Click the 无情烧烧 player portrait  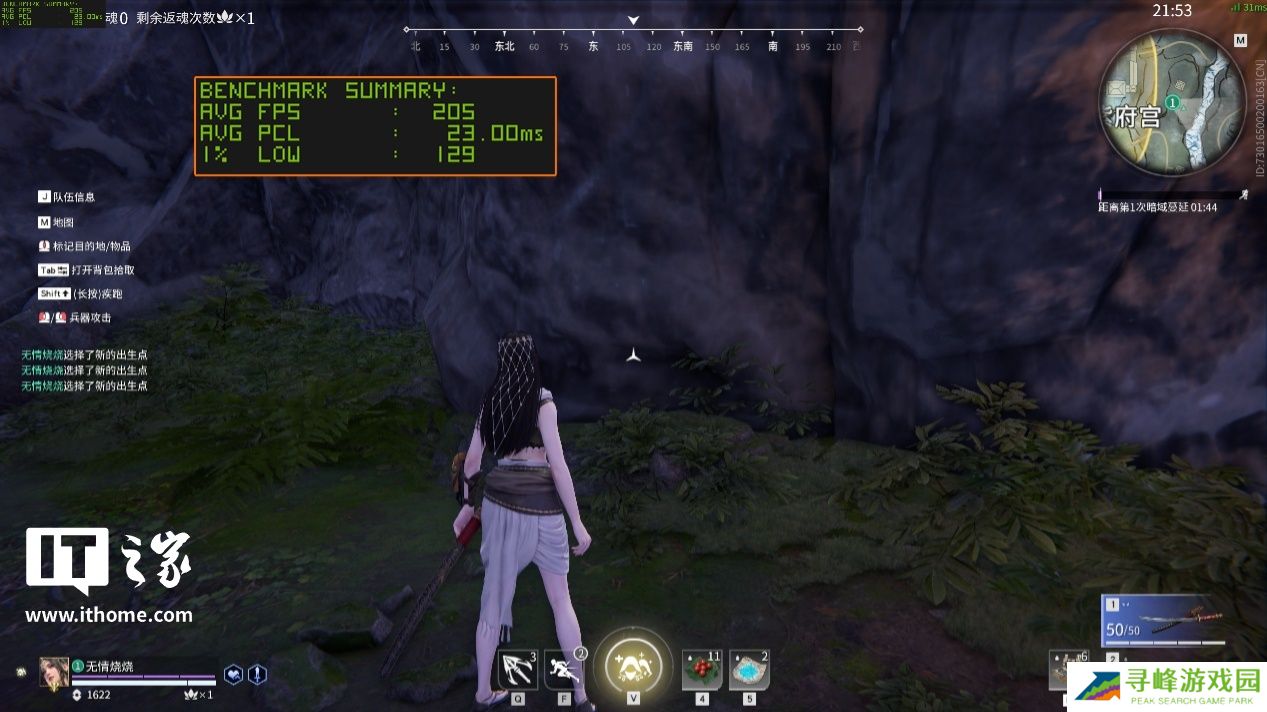pyautogui.click(x=54, y=672)
